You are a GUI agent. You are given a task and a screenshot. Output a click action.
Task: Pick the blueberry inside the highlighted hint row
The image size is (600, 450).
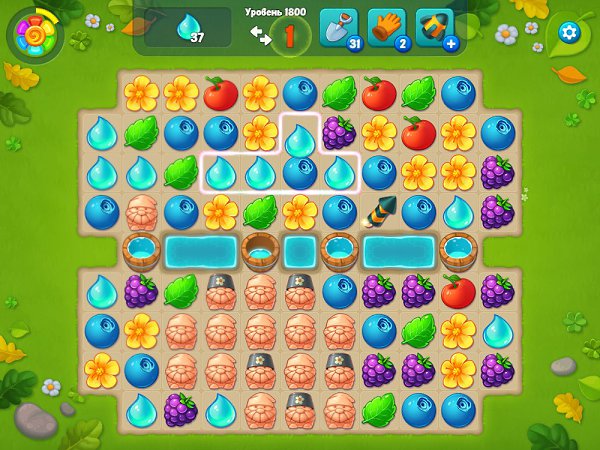[299, 171]
